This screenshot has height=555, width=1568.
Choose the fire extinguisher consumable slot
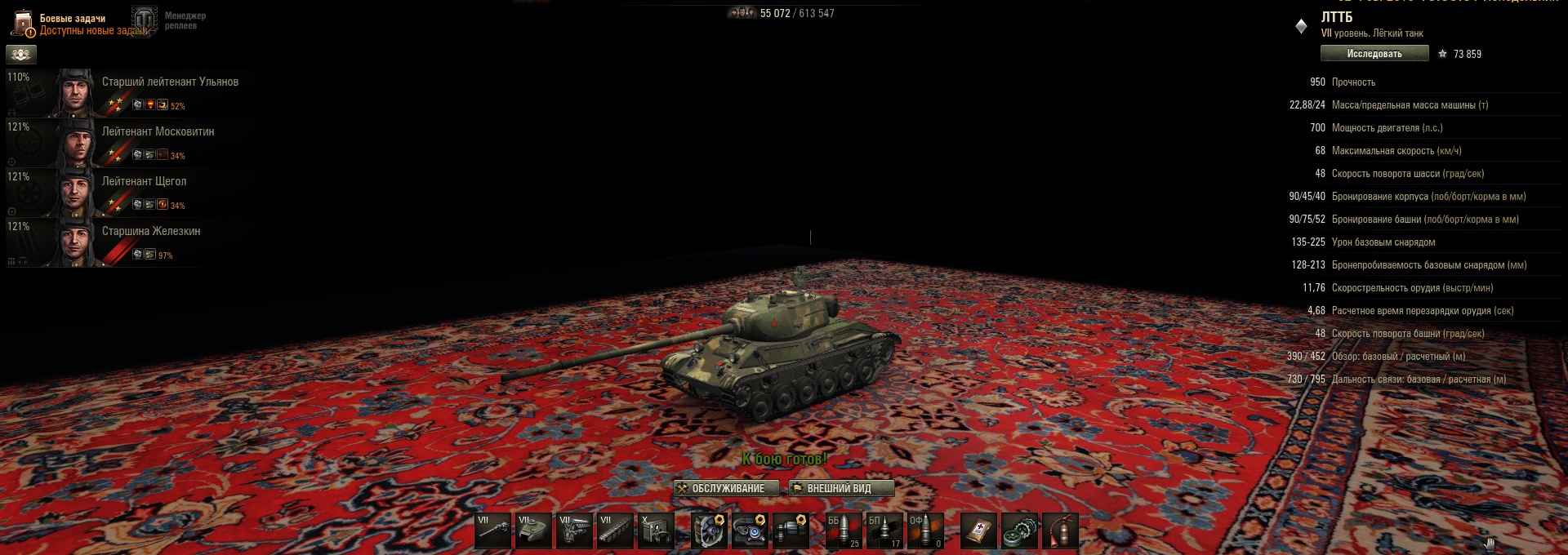point(1060,531)
